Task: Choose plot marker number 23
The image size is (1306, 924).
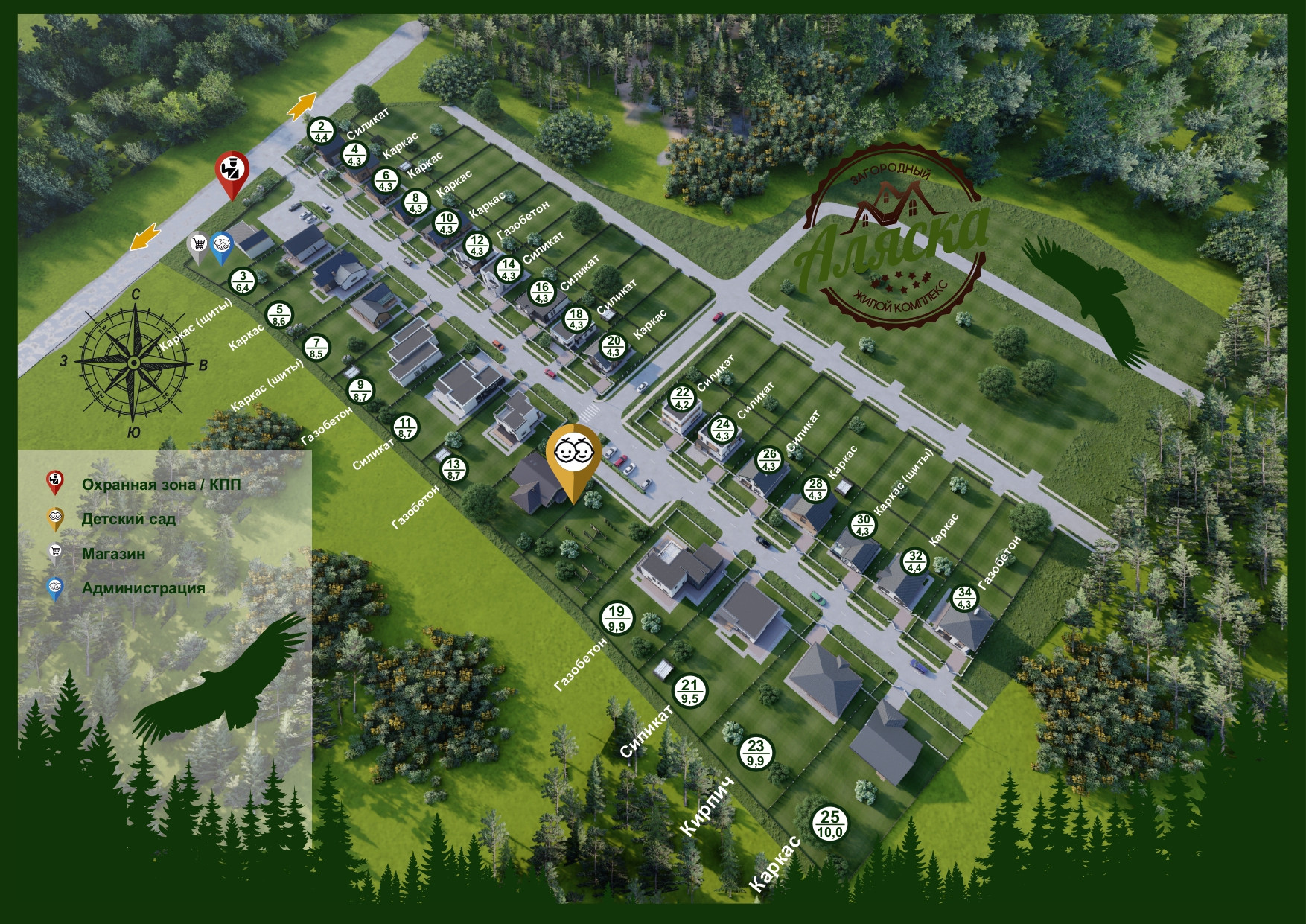Action: (x=756, y=752)
